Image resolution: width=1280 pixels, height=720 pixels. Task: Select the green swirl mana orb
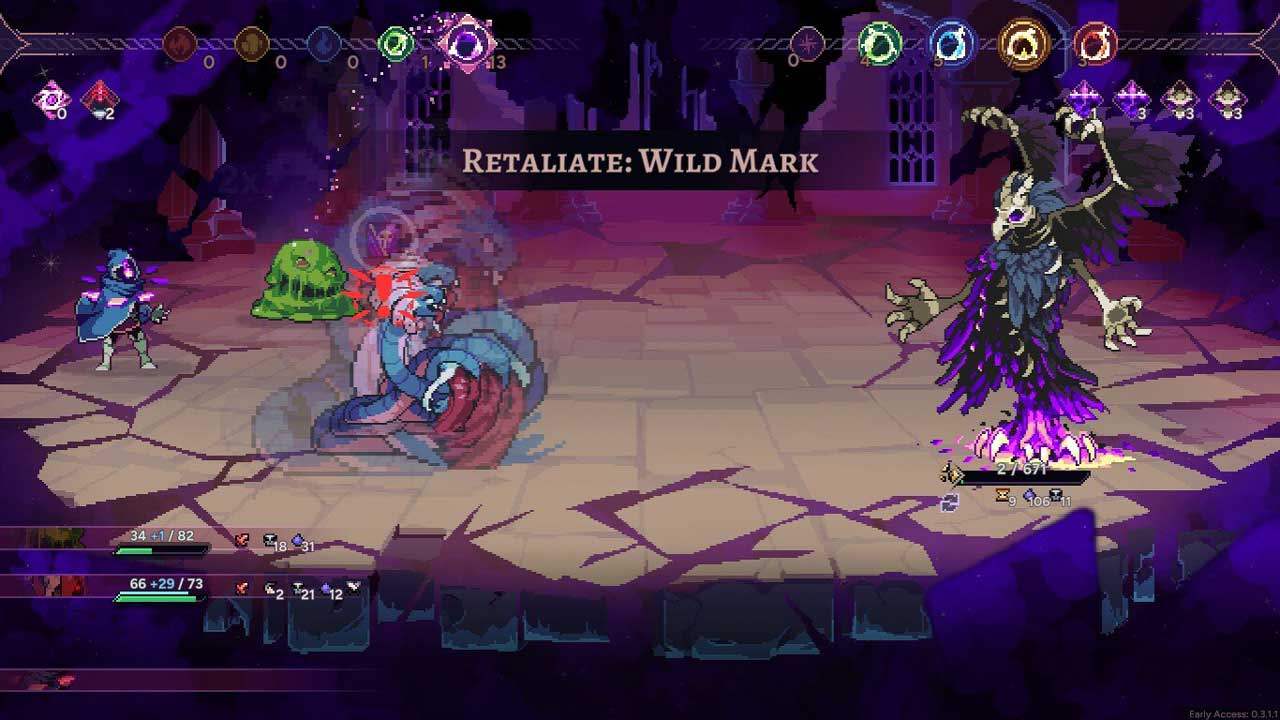[x=396, y=44]
